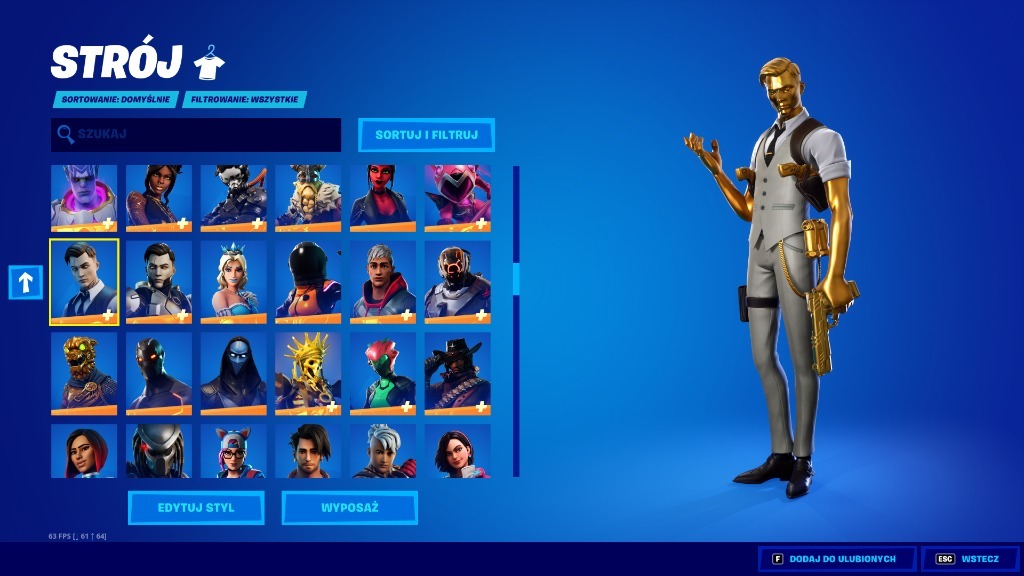
Task: Select the cowboy hat gunslinger outfit
Action: (x=457, y=373)
